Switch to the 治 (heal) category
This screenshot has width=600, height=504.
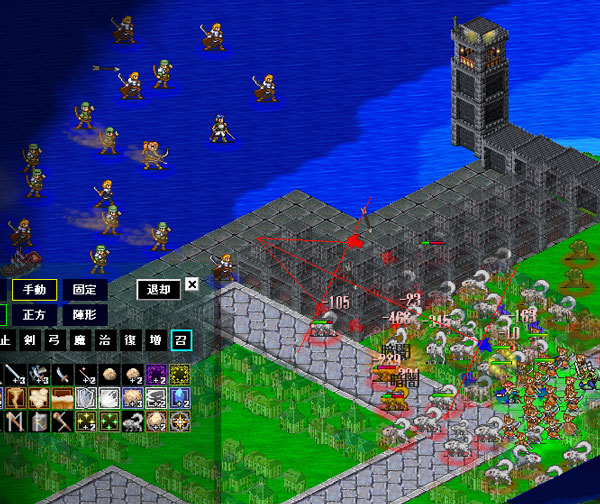coord(105,340)
